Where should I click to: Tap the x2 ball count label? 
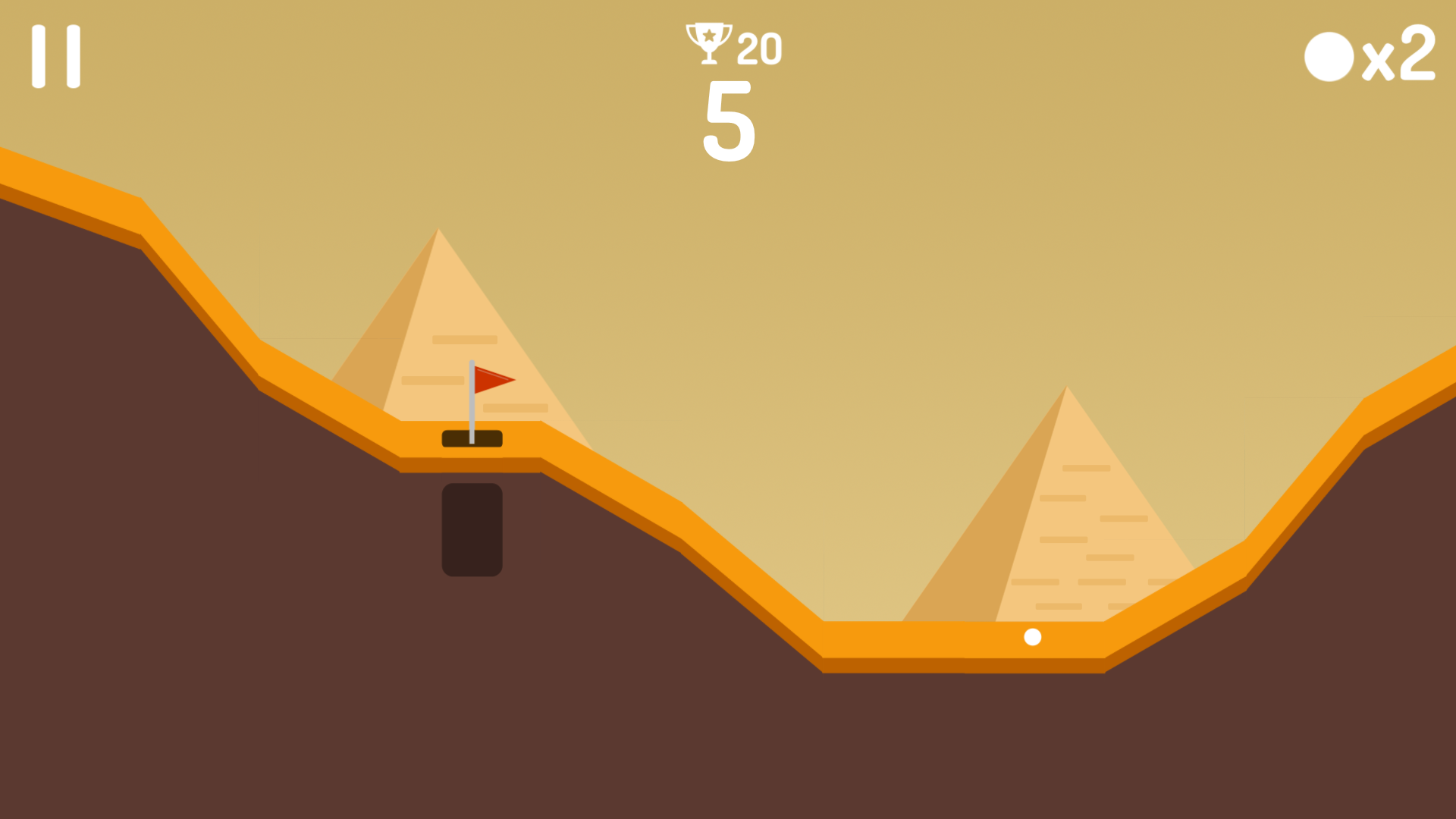click(x=1399, y=57)
